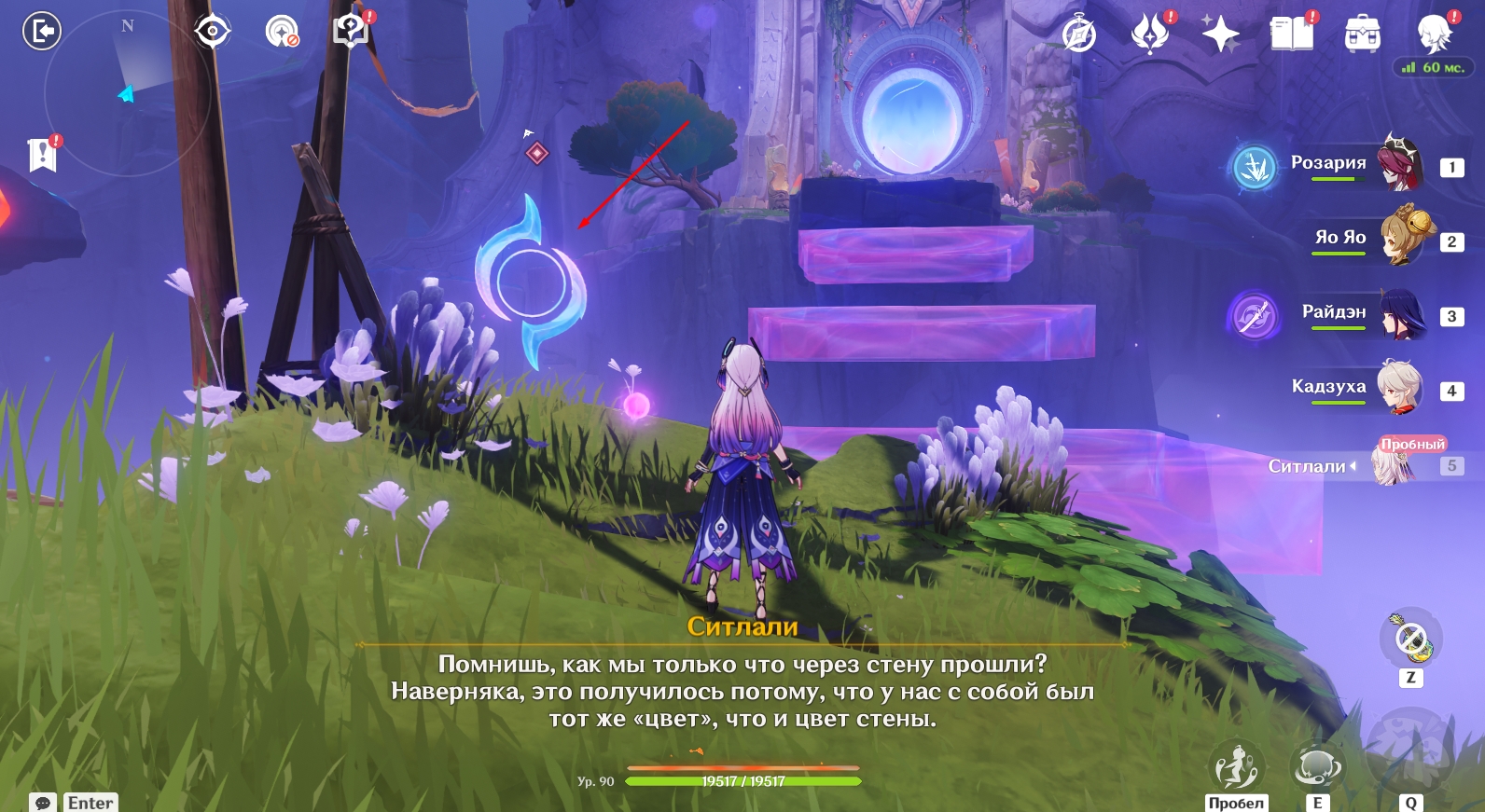The height and width of the screenshot is (812, 1485).
Task: Open the Paimon menu icon
Action: [x=1434, y=34]
